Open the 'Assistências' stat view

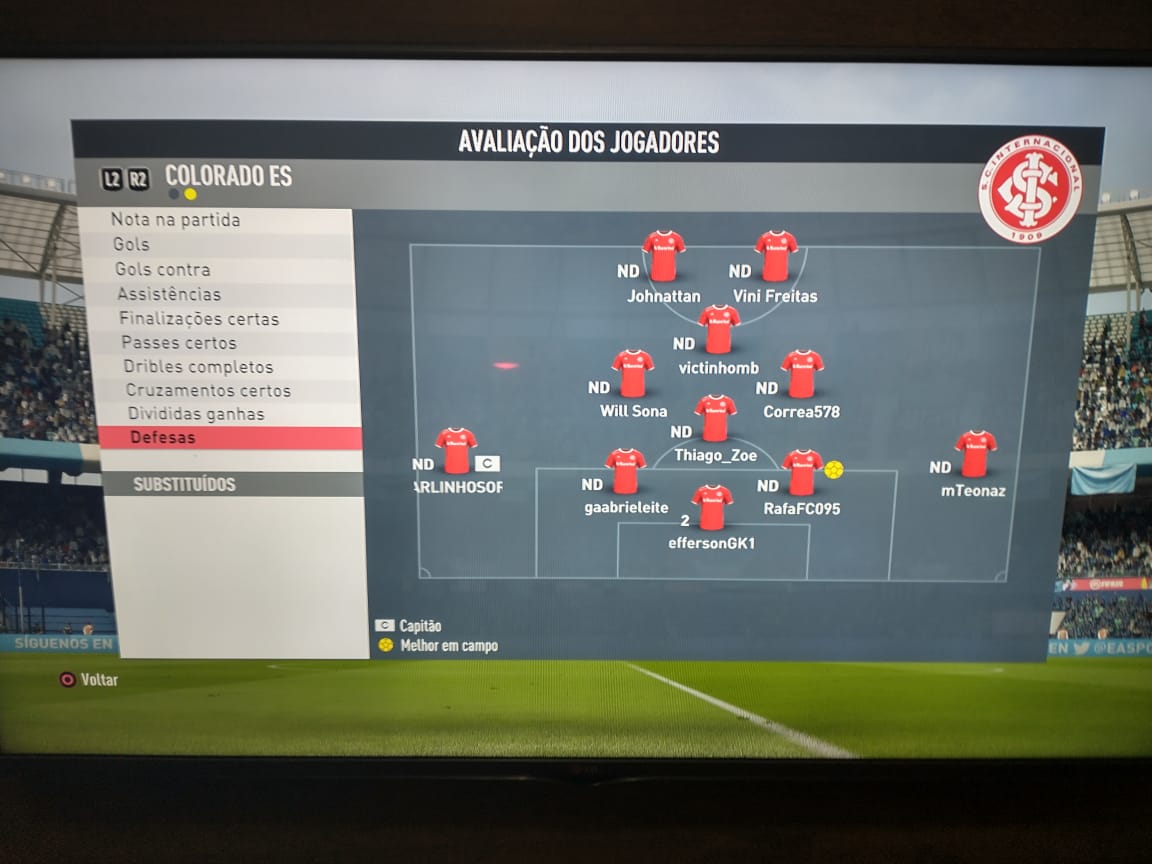click(169, 294)
